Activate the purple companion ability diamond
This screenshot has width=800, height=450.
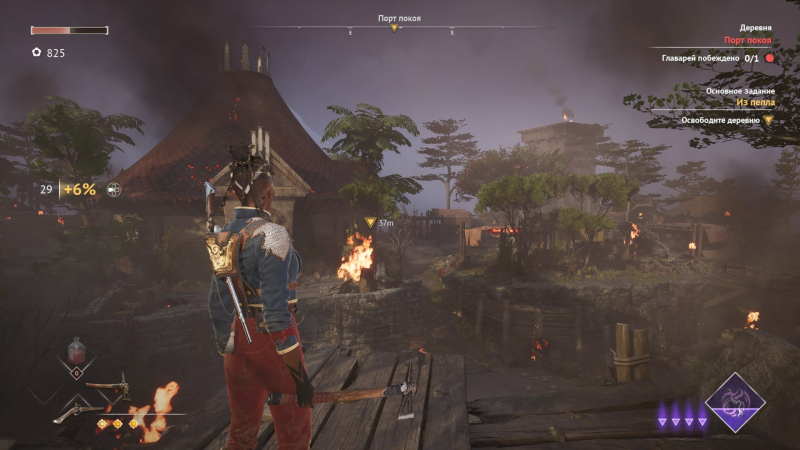(x=736, y=403)
